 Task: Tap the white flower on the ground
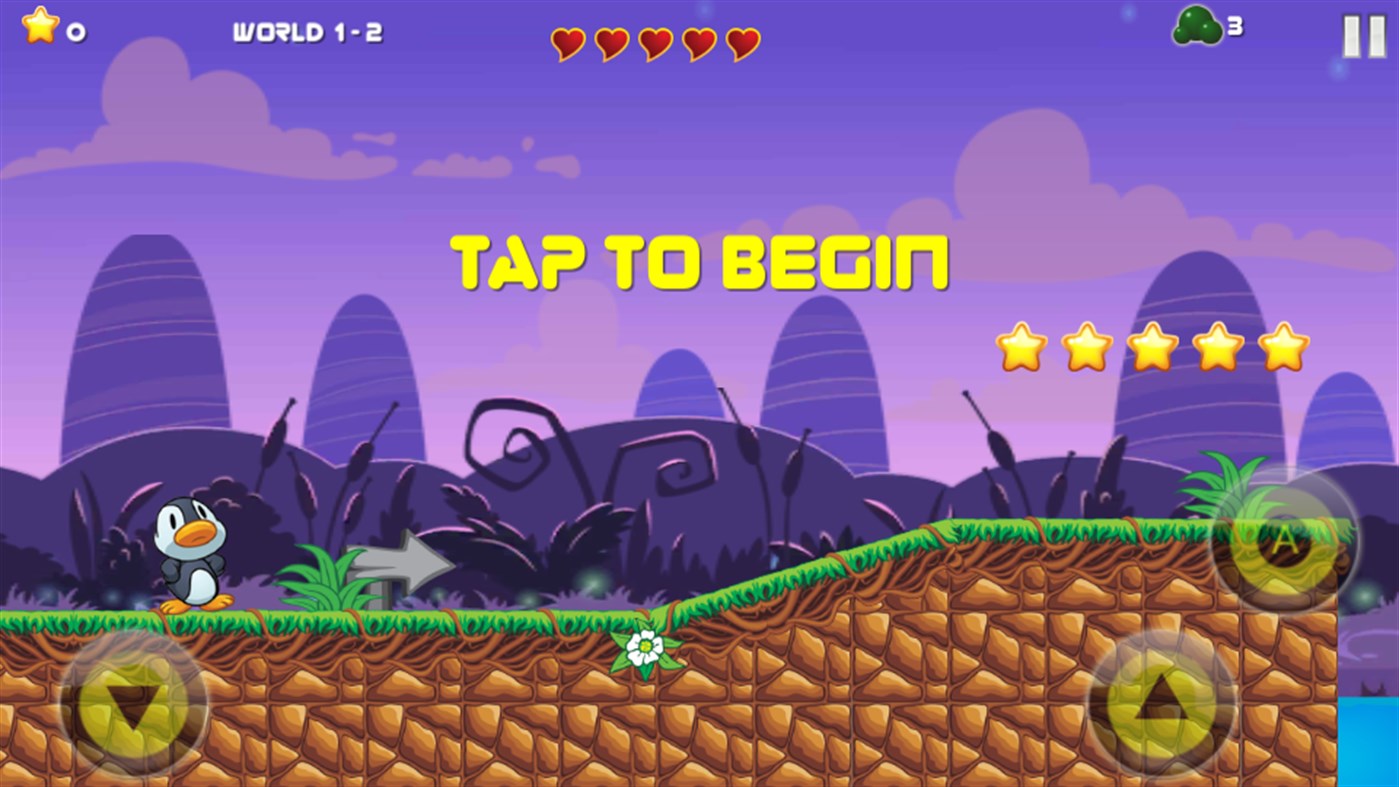643,649
